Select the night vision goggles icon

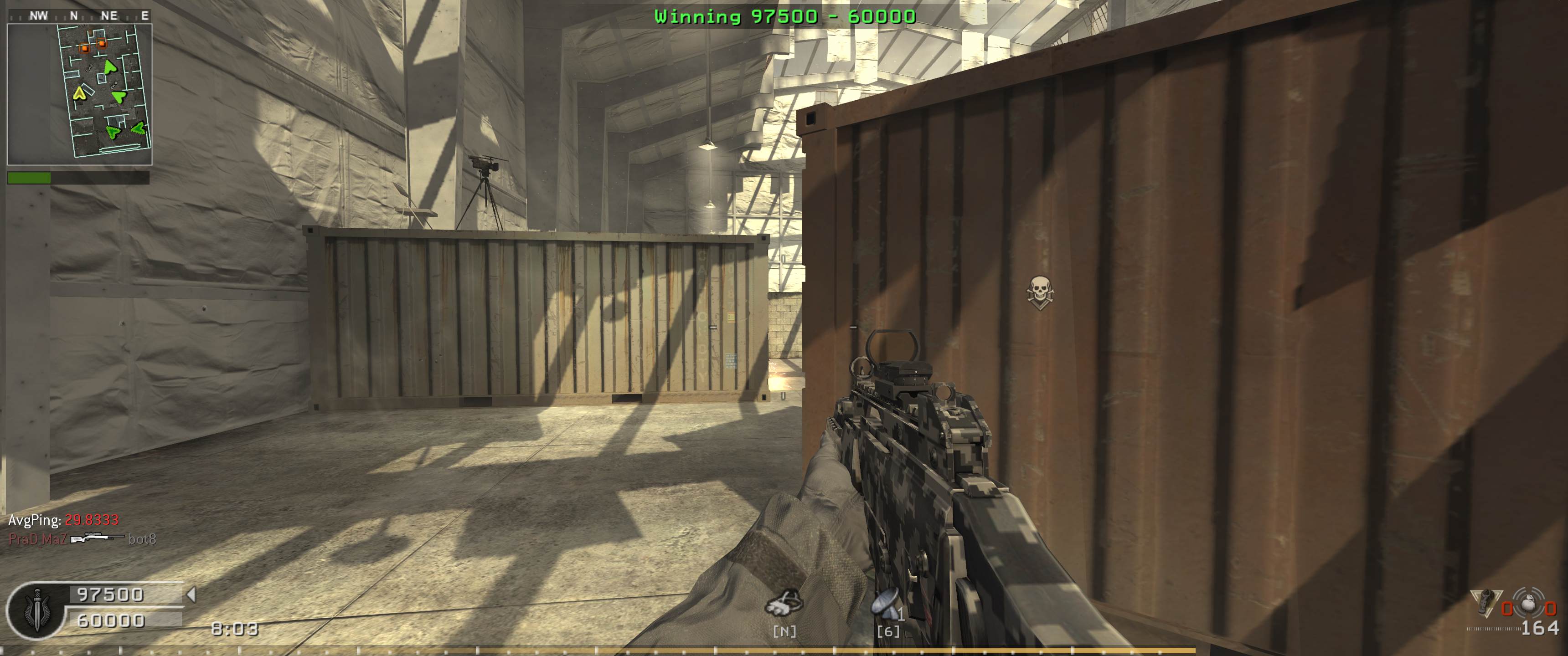(784, 602)
